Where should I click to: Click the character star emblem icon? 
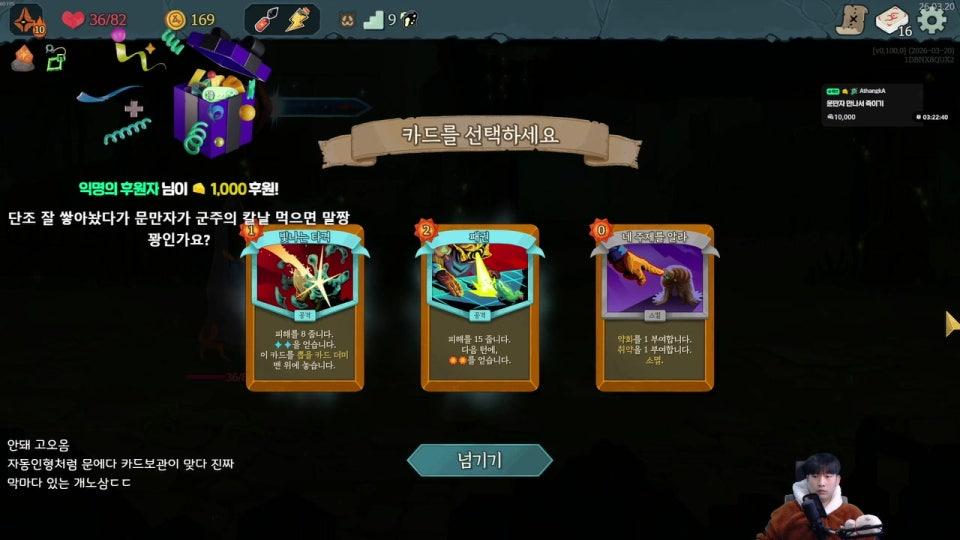point(25,19)
